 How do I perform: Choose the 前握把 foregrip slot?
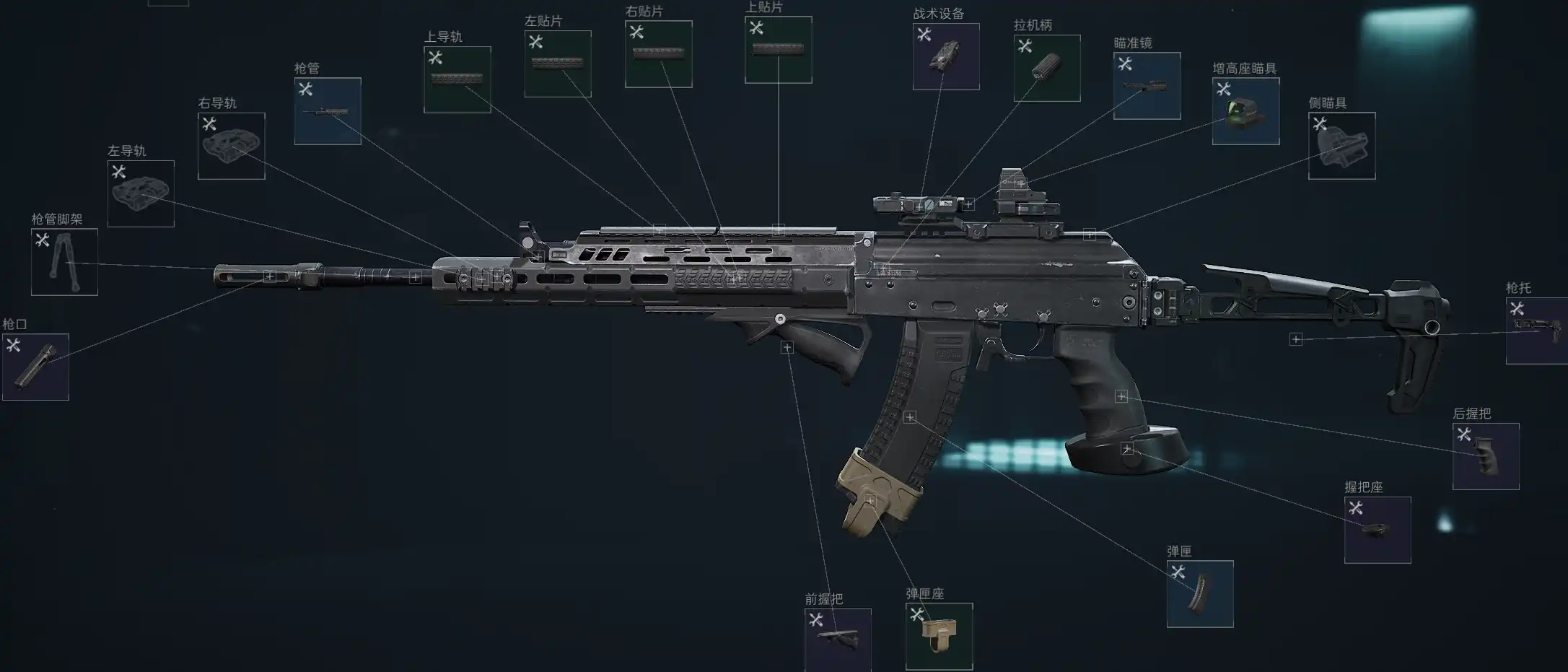pos(838,640)
